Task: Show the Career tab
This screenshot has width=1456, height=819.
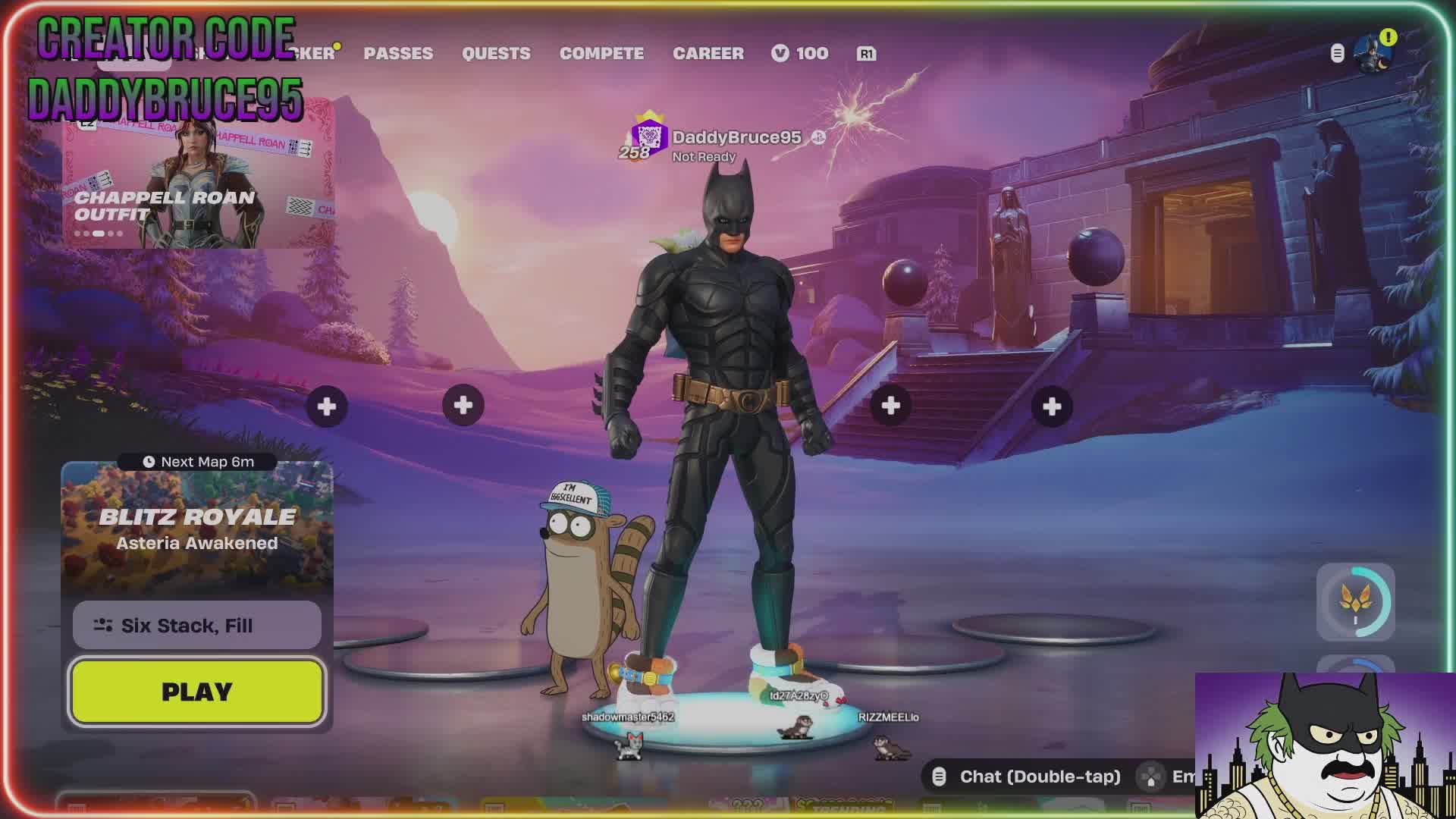Action: coord(708,53)
